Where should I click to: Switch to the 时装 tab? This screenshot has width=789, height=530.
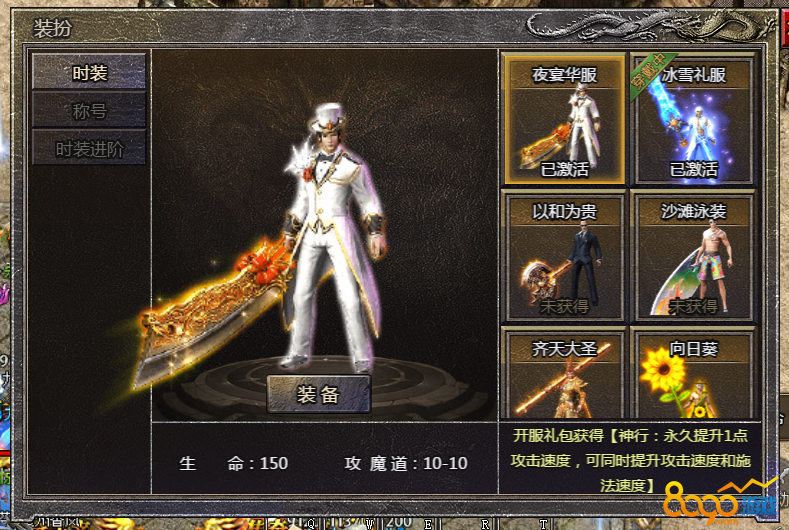point(89,72)
